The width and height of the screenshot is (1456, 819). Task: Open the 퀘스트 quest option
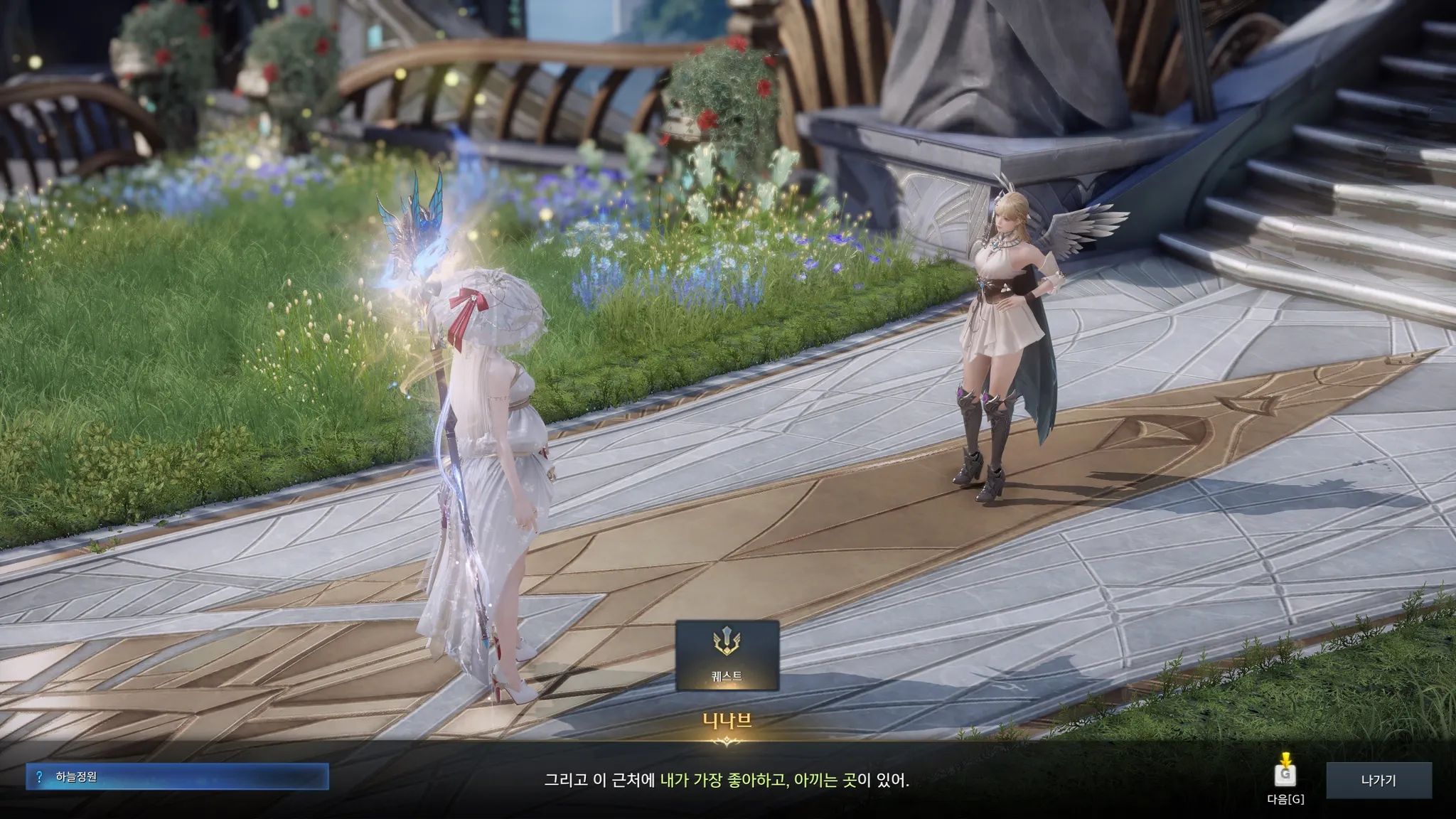[727, 655]
